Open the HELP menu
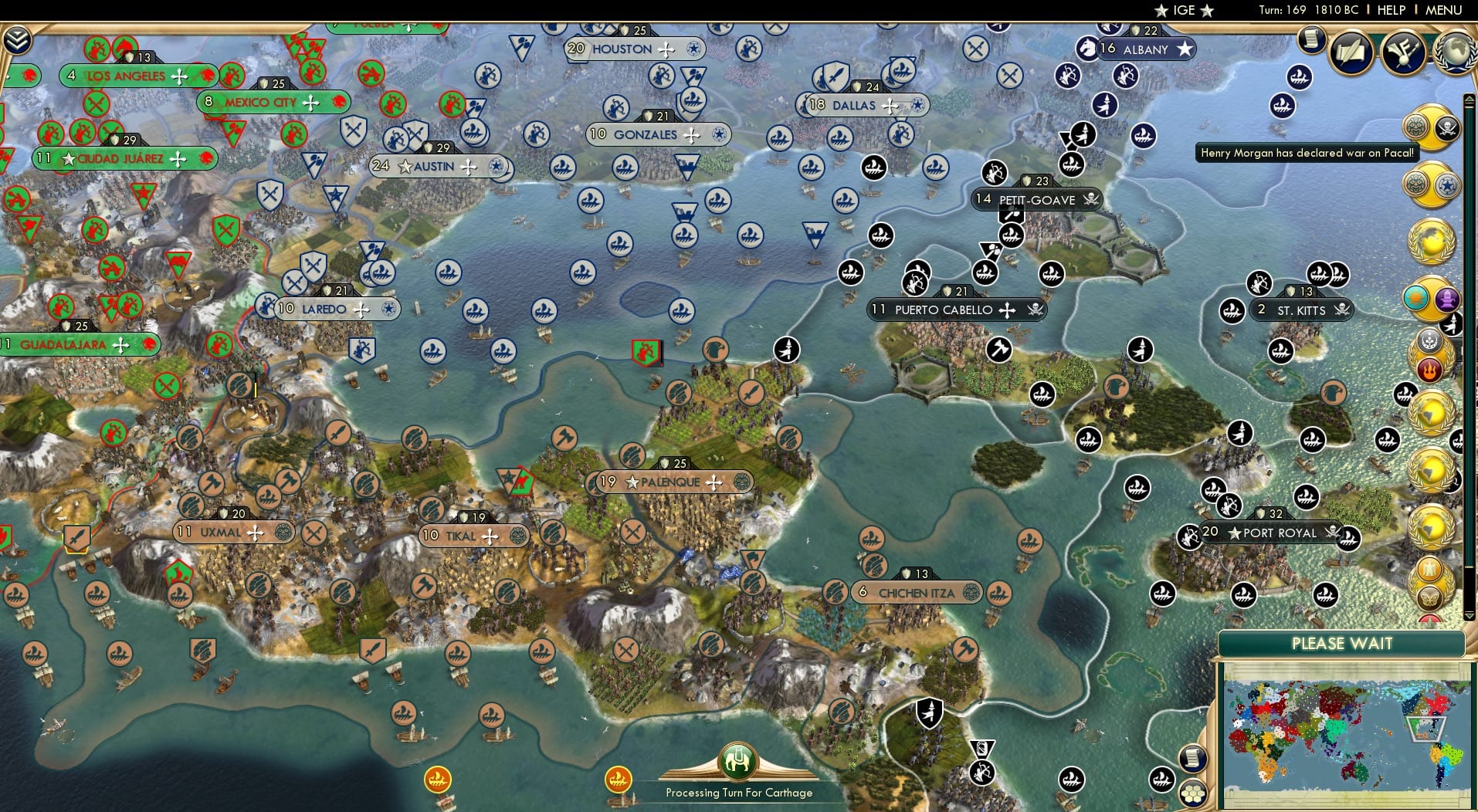Screen dimensions: 1478x812 [1391, 10]
